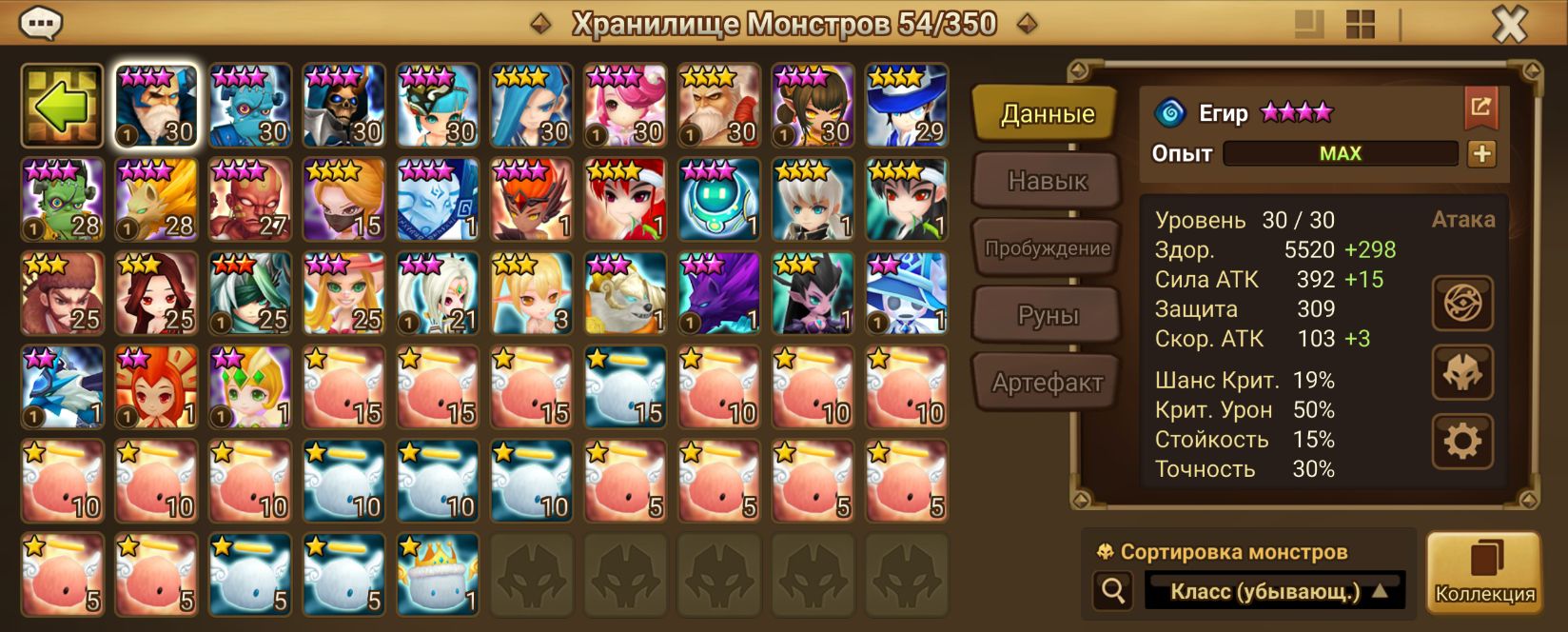Image resolution: width=1568 pixels, height=632 pixels.
Task: Open the chat speech bubble
Action: point(41,23)
